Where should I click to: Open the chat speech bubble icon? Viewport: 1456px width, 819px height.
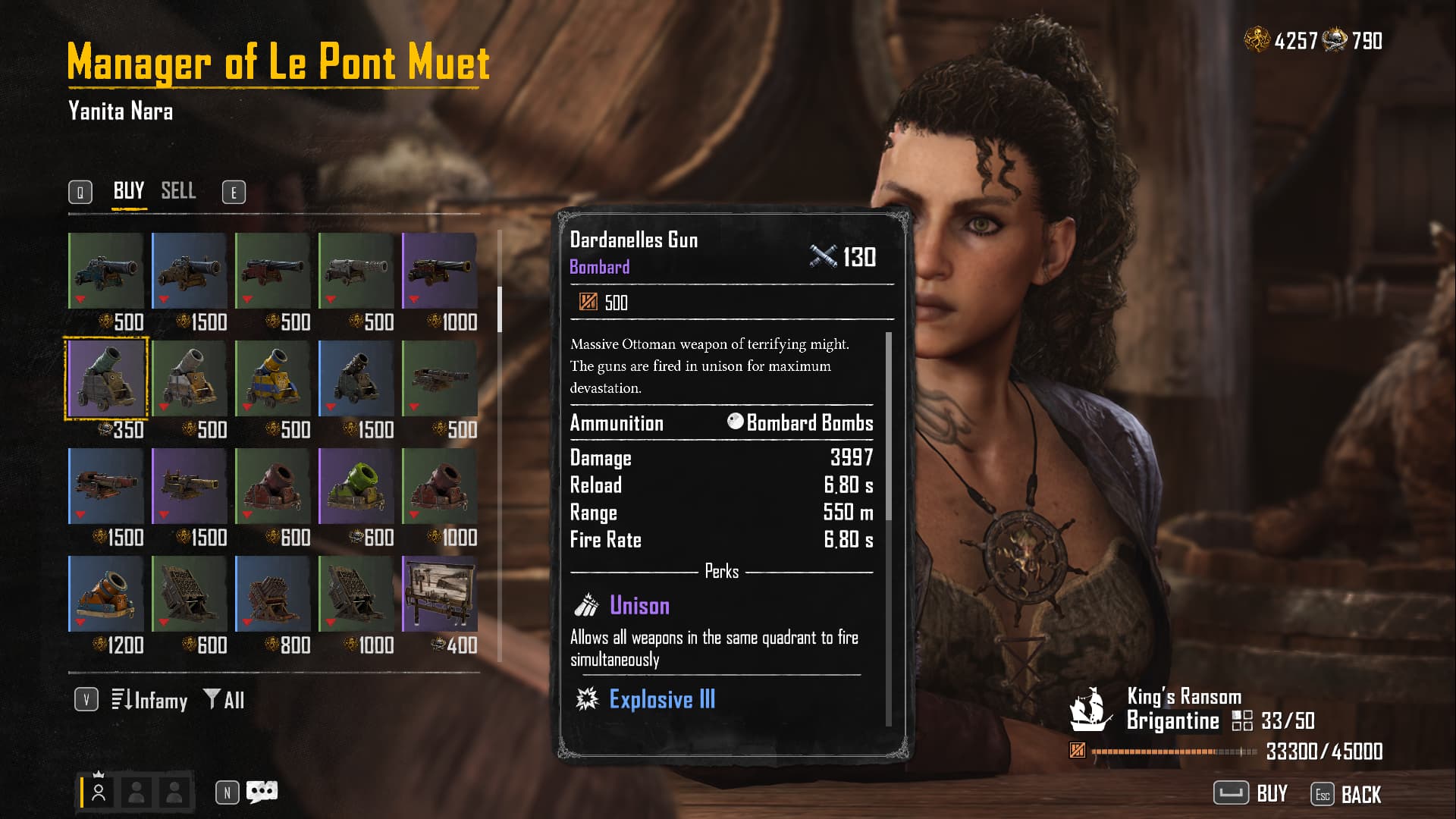262,792
